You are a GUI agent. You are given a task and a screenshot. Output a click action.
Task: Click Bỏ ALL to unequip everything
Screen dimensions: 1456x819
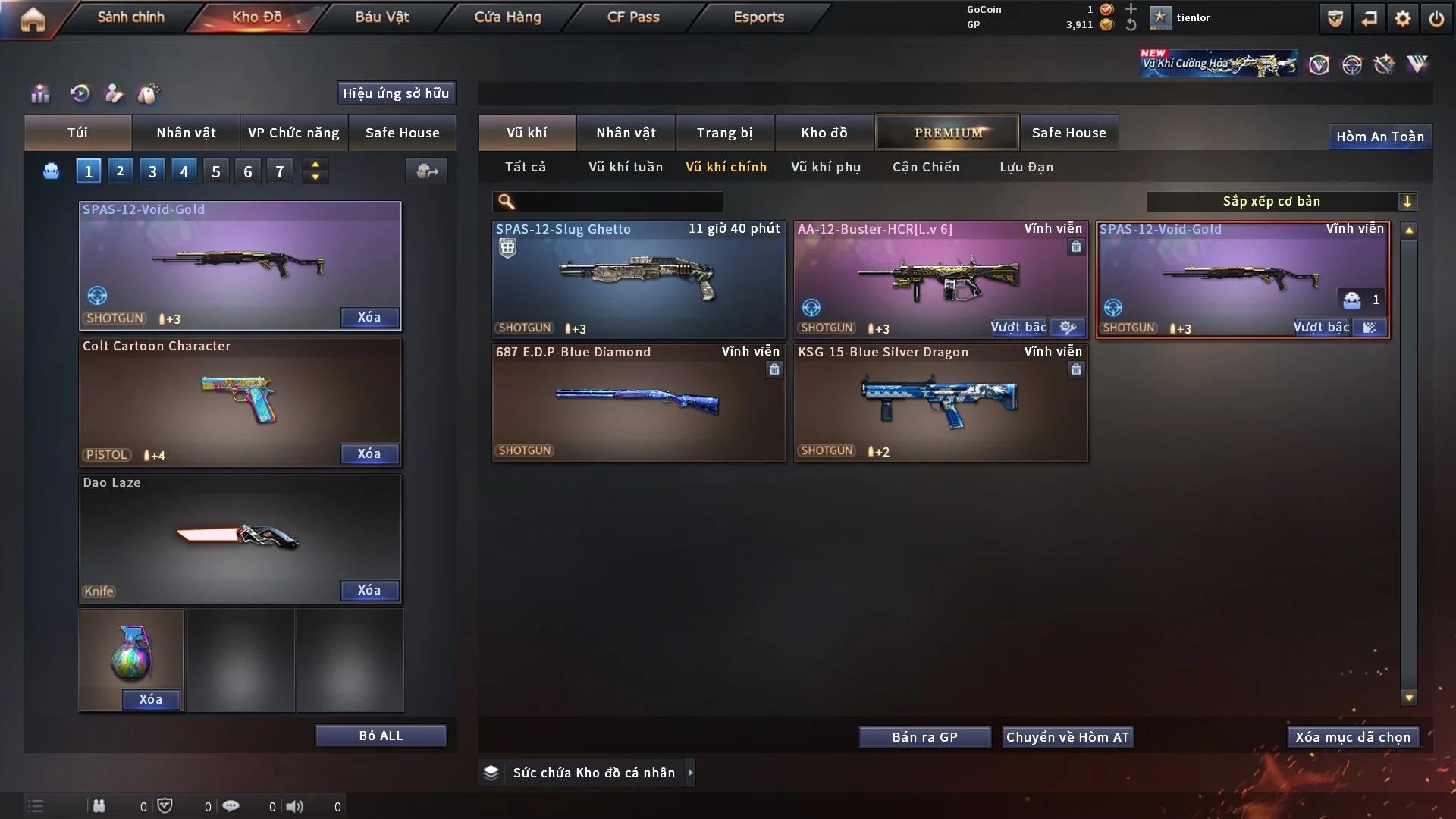(x=381, y=736)
